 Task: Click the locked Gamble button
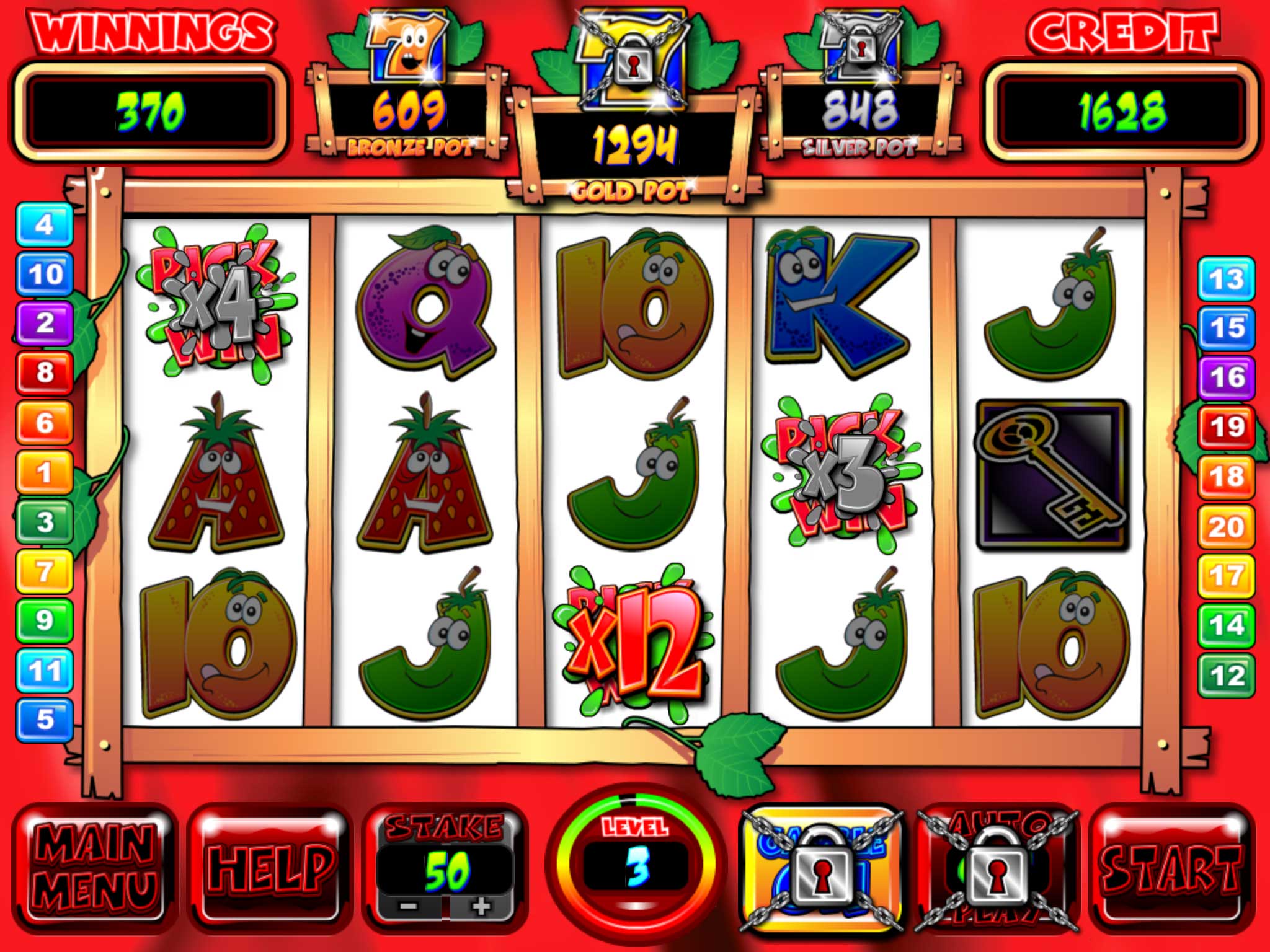pos(822,868)
